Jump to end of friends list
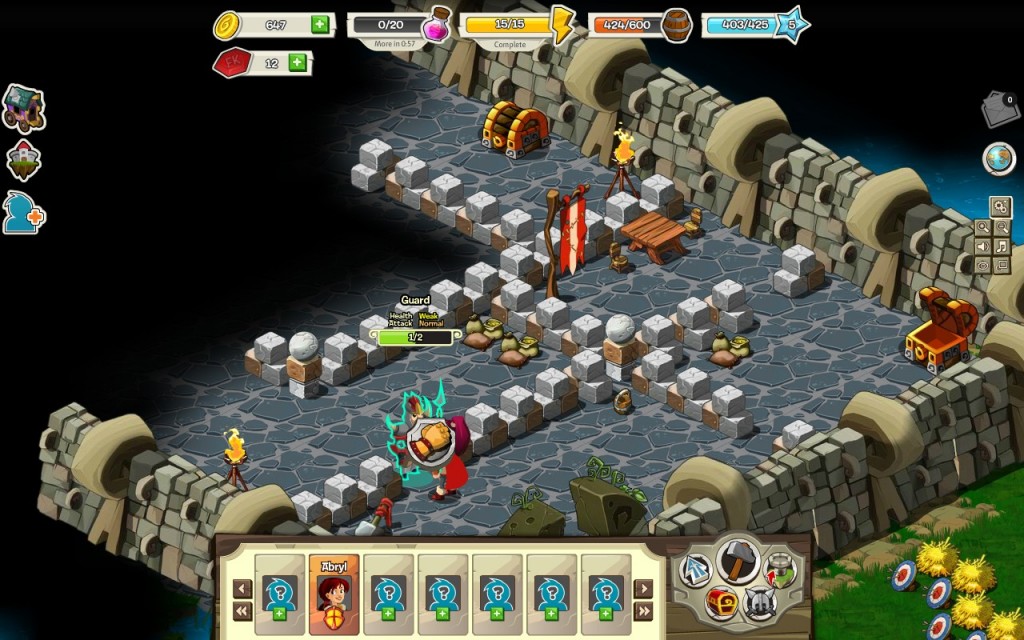 (x=643, y=611)
